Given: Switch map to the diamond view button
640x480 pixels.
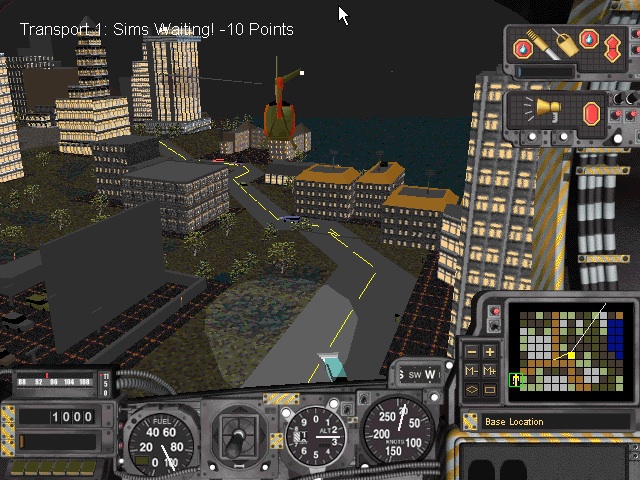Looking at the screenshot, I should pyautogui.click(x=472, y=388).
